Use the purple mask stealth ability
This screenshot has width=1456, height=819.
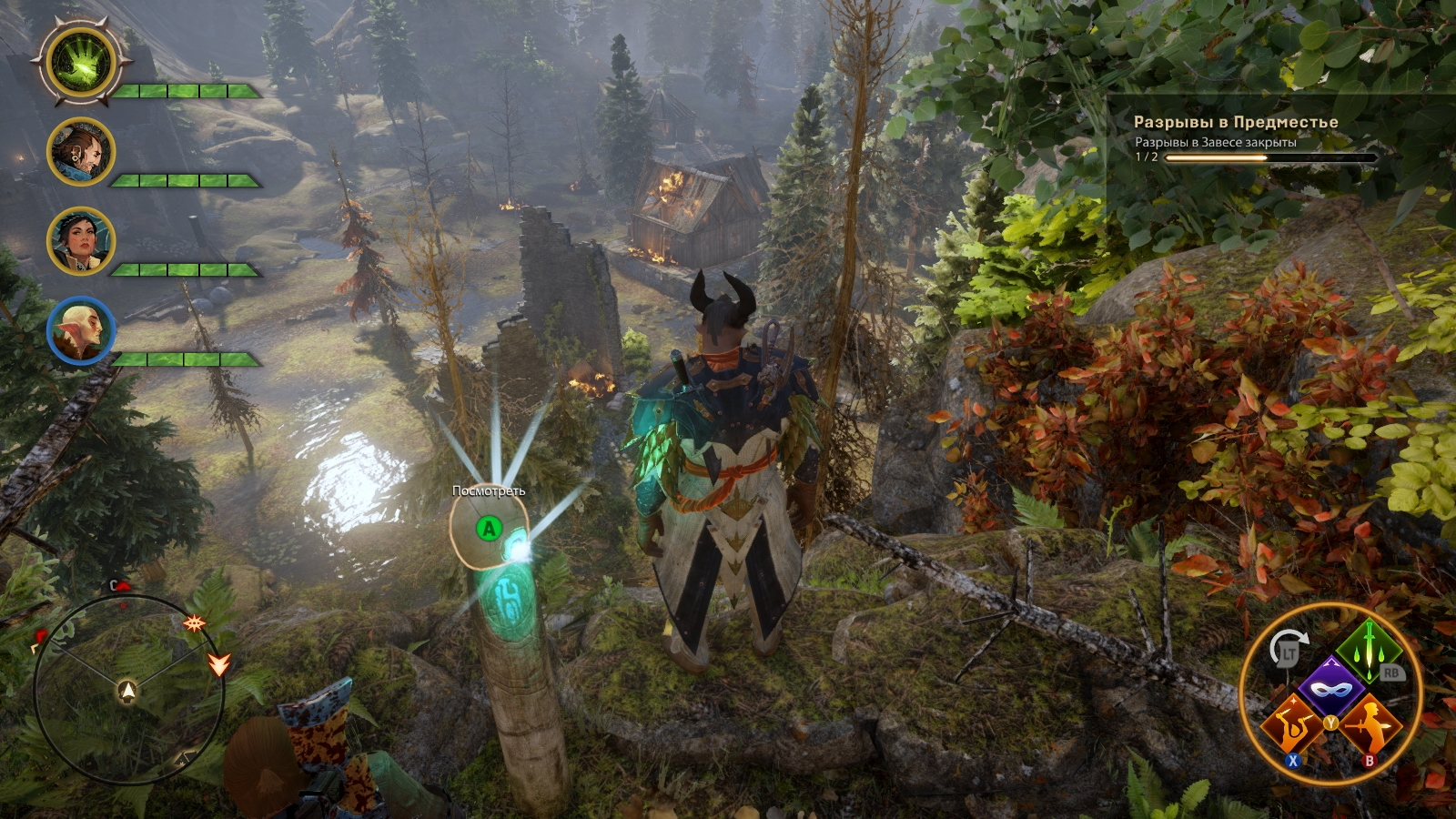pyautogui.click(x=1330, y=687)
